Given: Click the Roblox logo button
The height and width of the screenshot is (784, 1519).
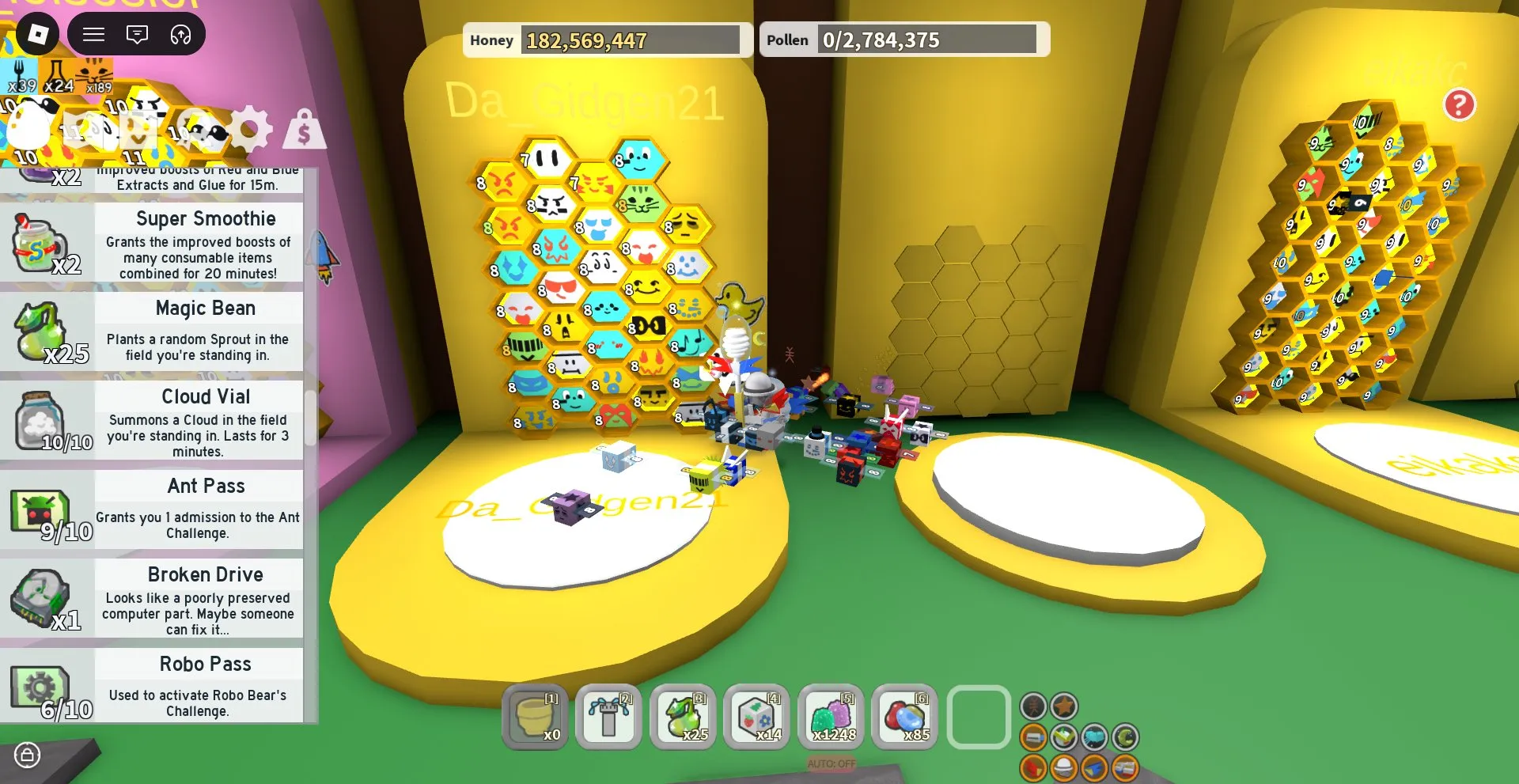Looking at the screenshot, I should 38,34.
